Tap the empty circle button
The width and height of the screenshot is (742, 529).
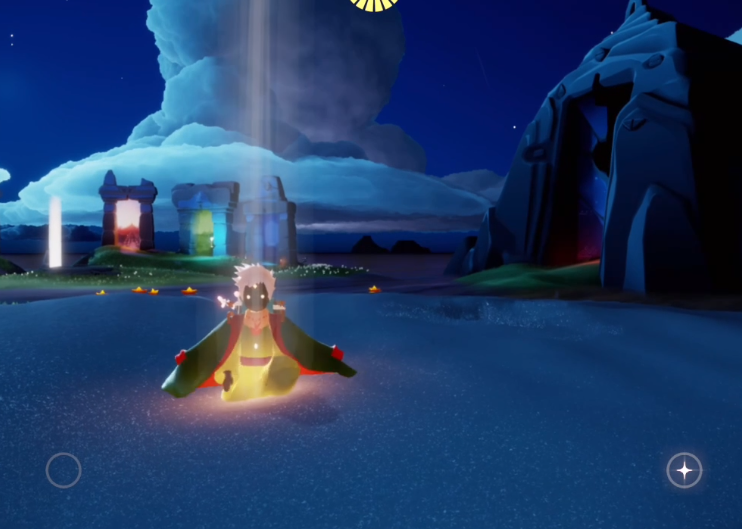(63, 470)
